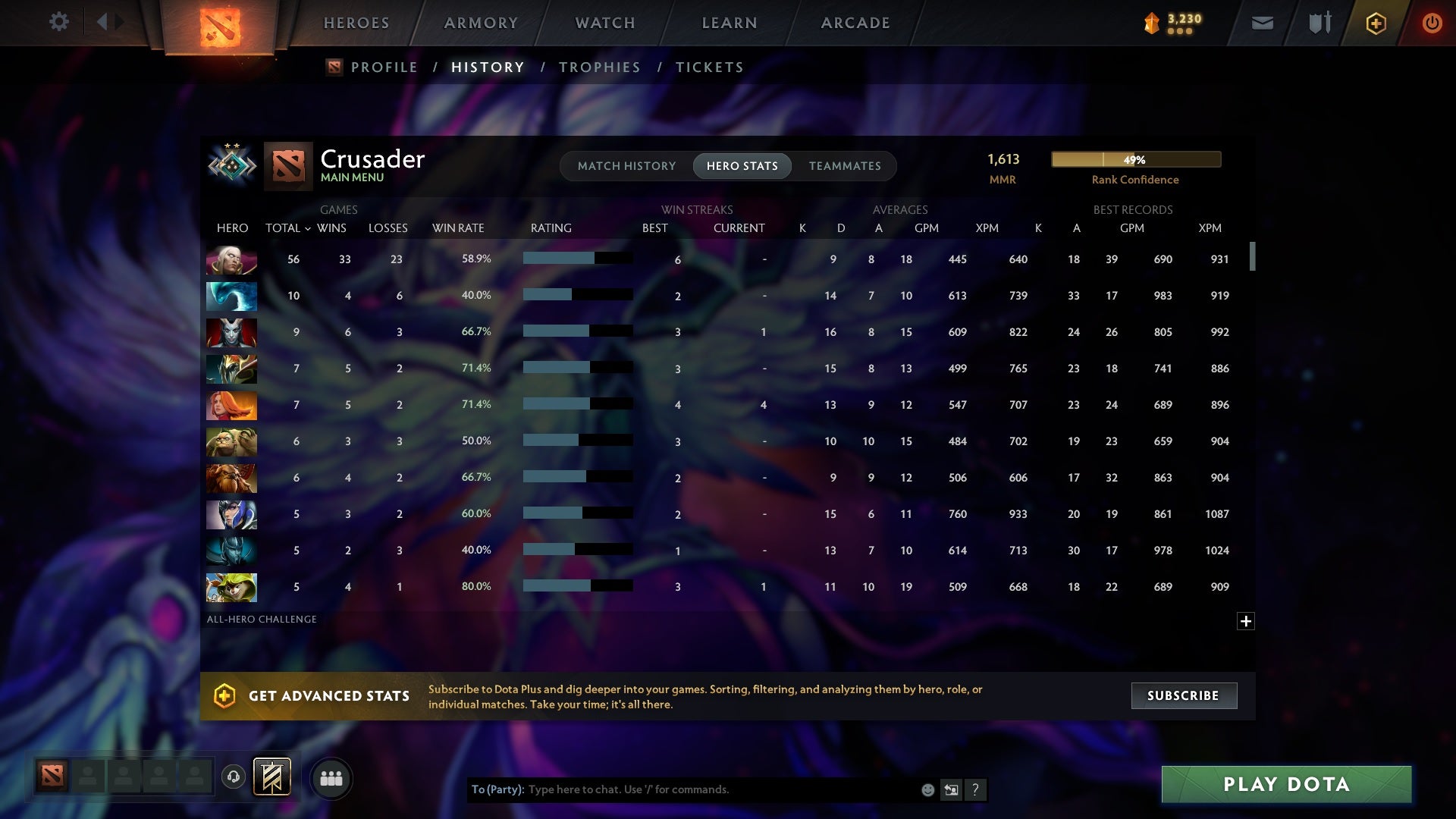
Task: Click SUBSCRIBE for Dota Plus
Action: tap(1183, 695)
